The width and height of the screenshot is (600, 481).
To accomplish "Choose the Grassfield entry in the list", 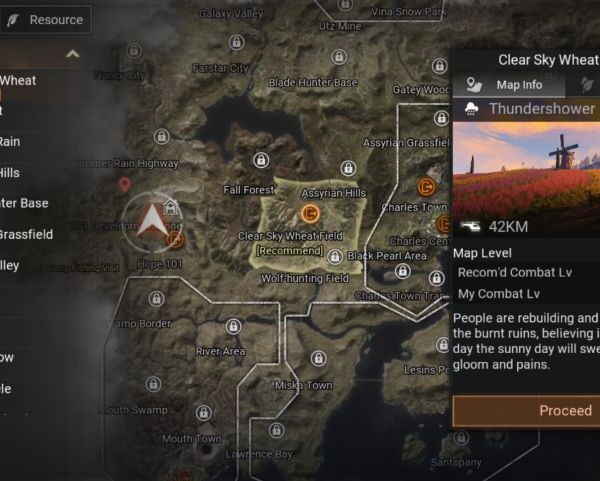I will [x=26, y=234].
